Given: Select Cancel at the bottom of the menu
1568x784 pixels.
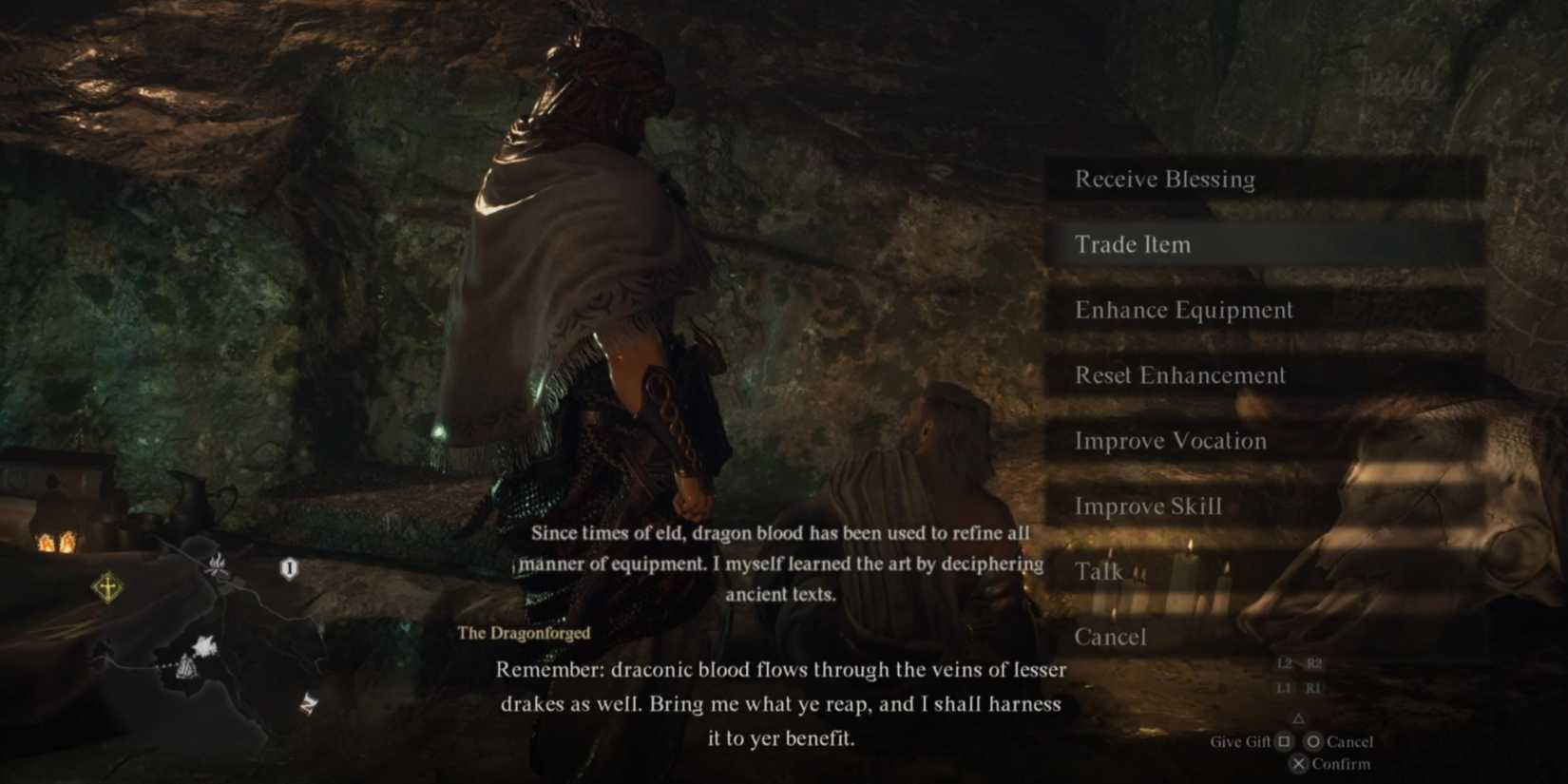Looking at the screenshot, I should click(1111, 637).
